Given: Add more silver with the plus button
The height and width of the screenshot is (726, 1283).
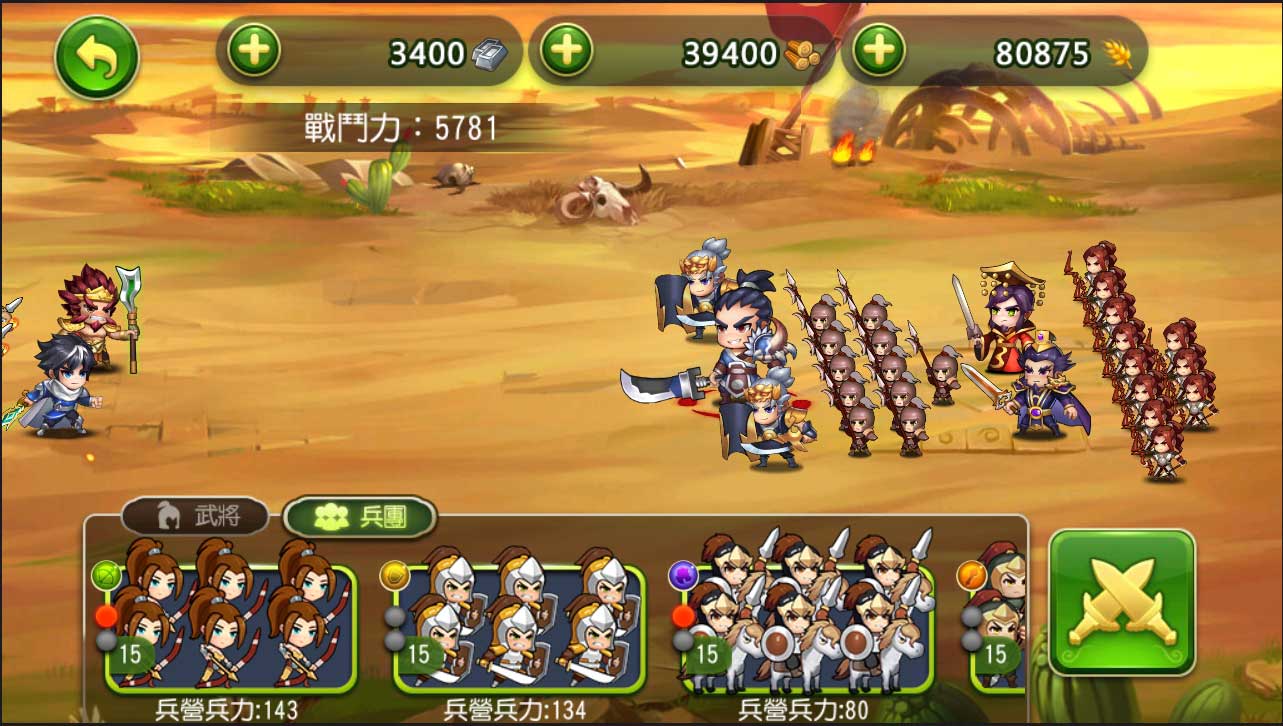Looking at the screenshot, I should coord(253,50).
